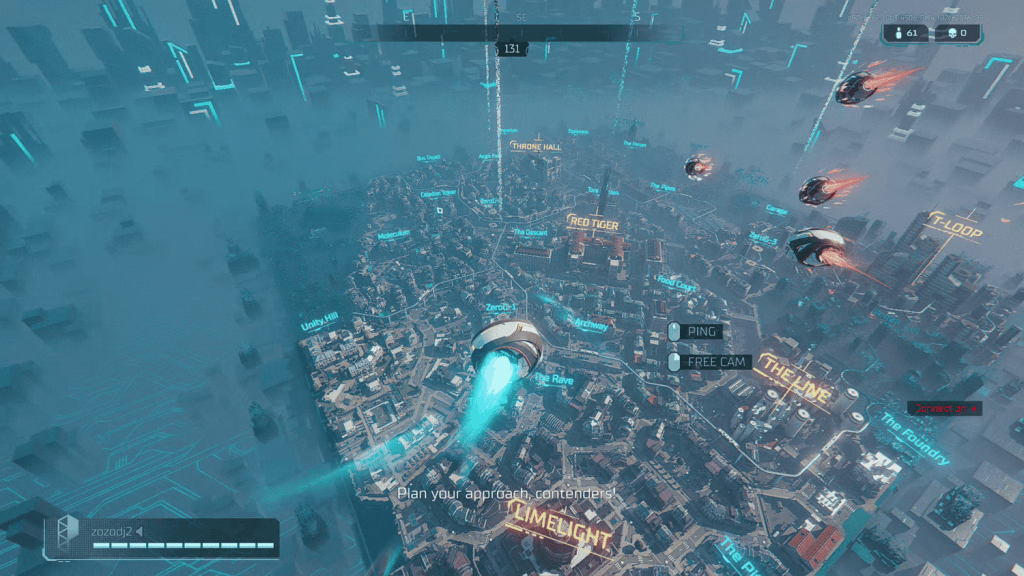Viewport: 1024px width, 576px height.
Task: Pick The Foundry location label
Action: 914,437
